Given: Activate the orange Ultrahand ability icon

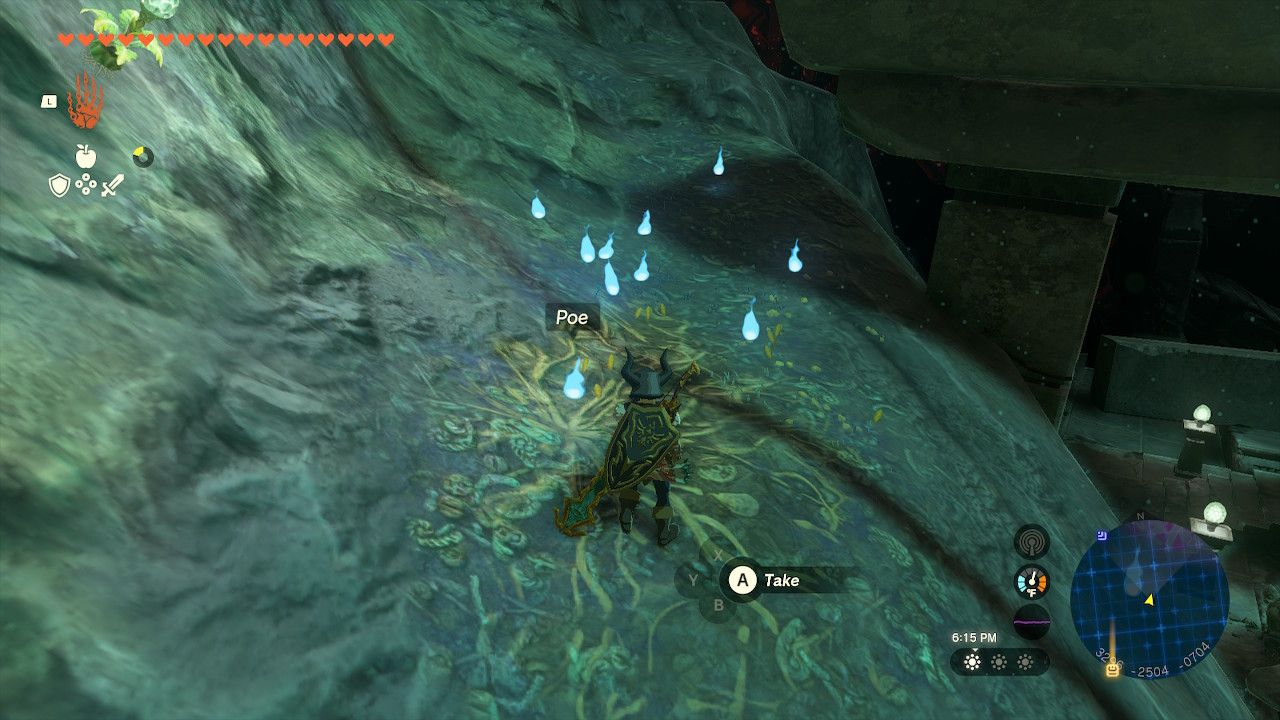Looking at the screenshot, I should 84,101.
